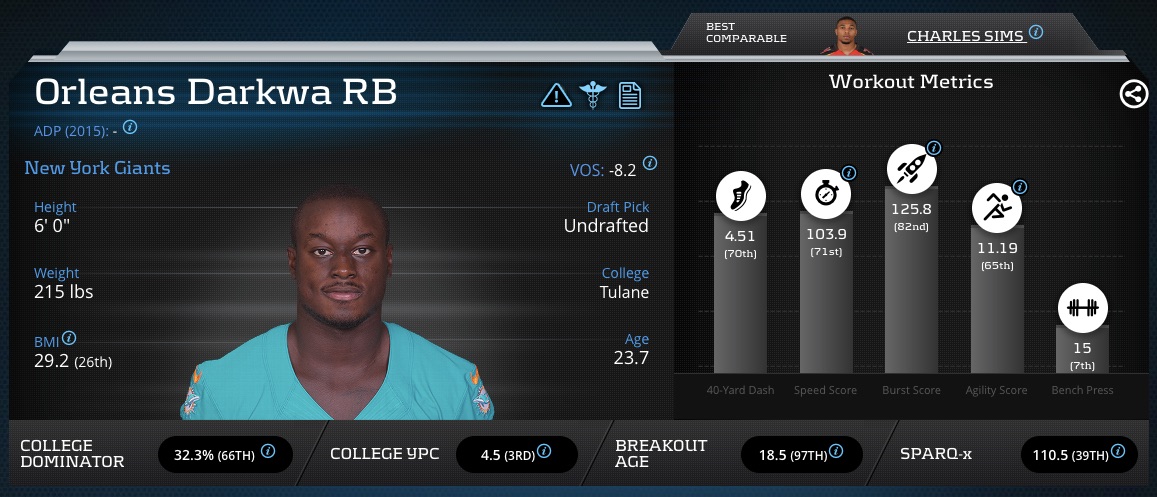
Task: Select the Speed Score stopwatch icon
Action: [x=826, y=195]
